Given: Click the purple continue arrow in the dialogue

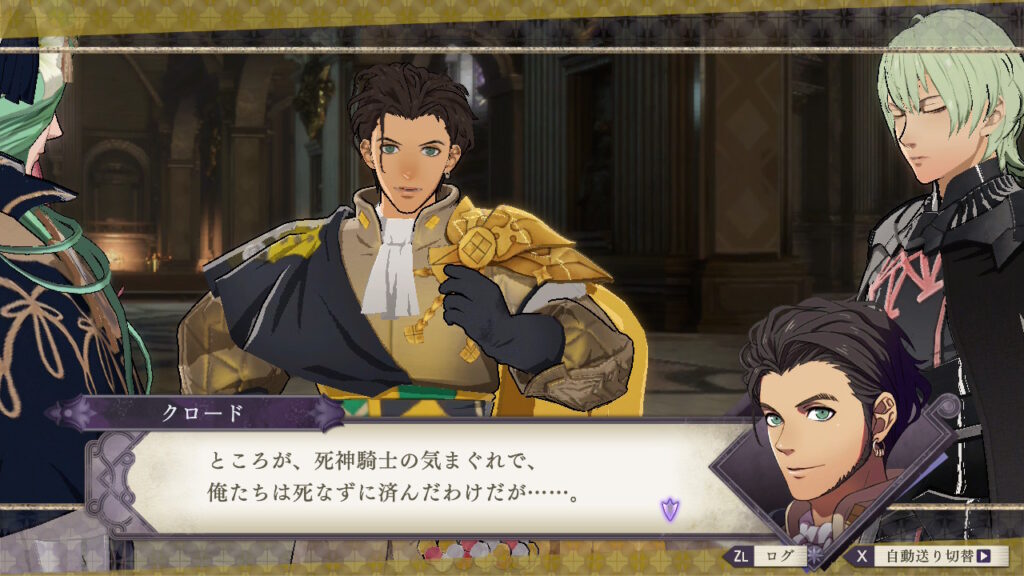Looking at the screenshot, I should (668, 510).
